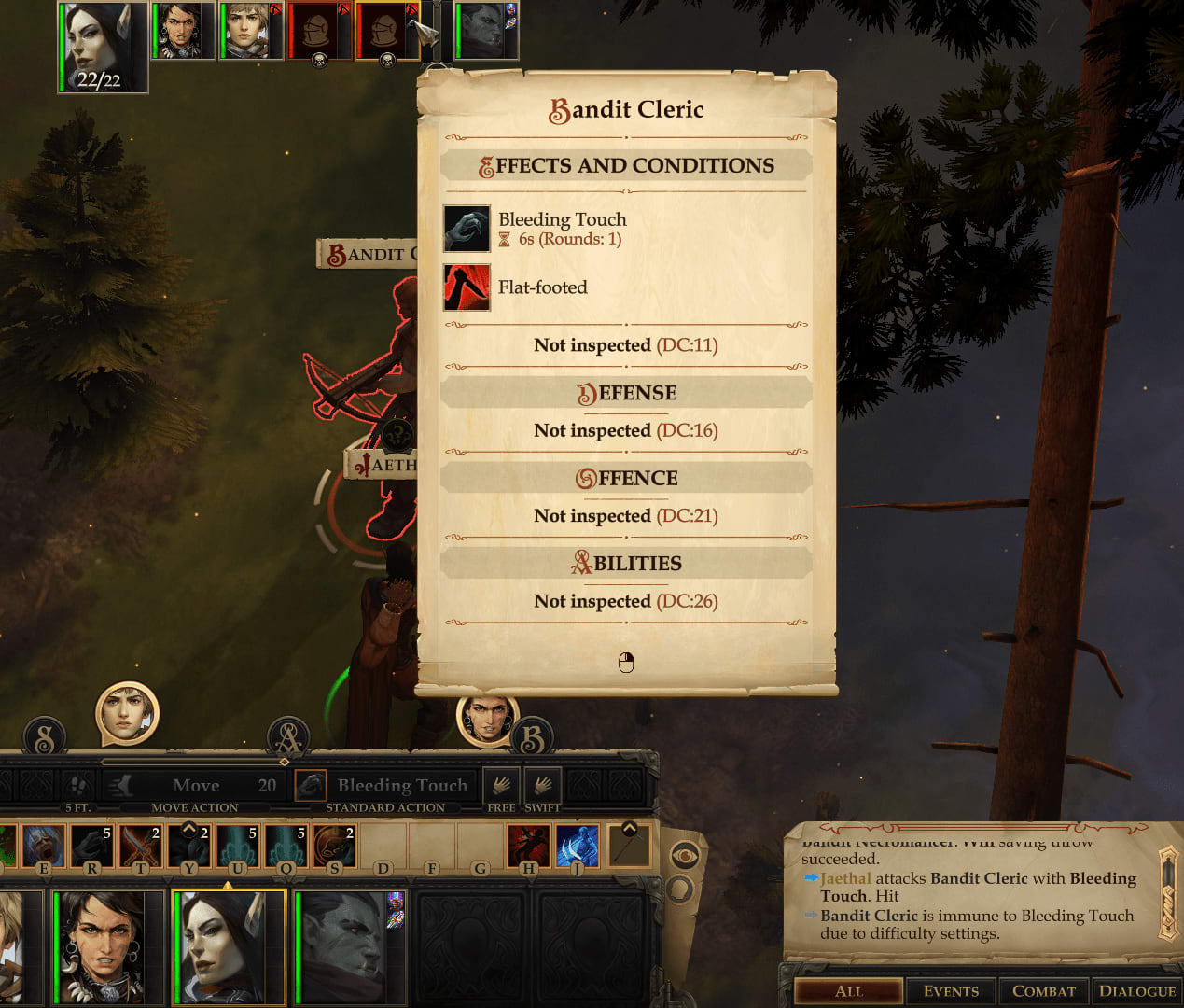
Task: Activate the crossed swords ability on hotbar
Action: pyautogui.click(x=140, y=846)
